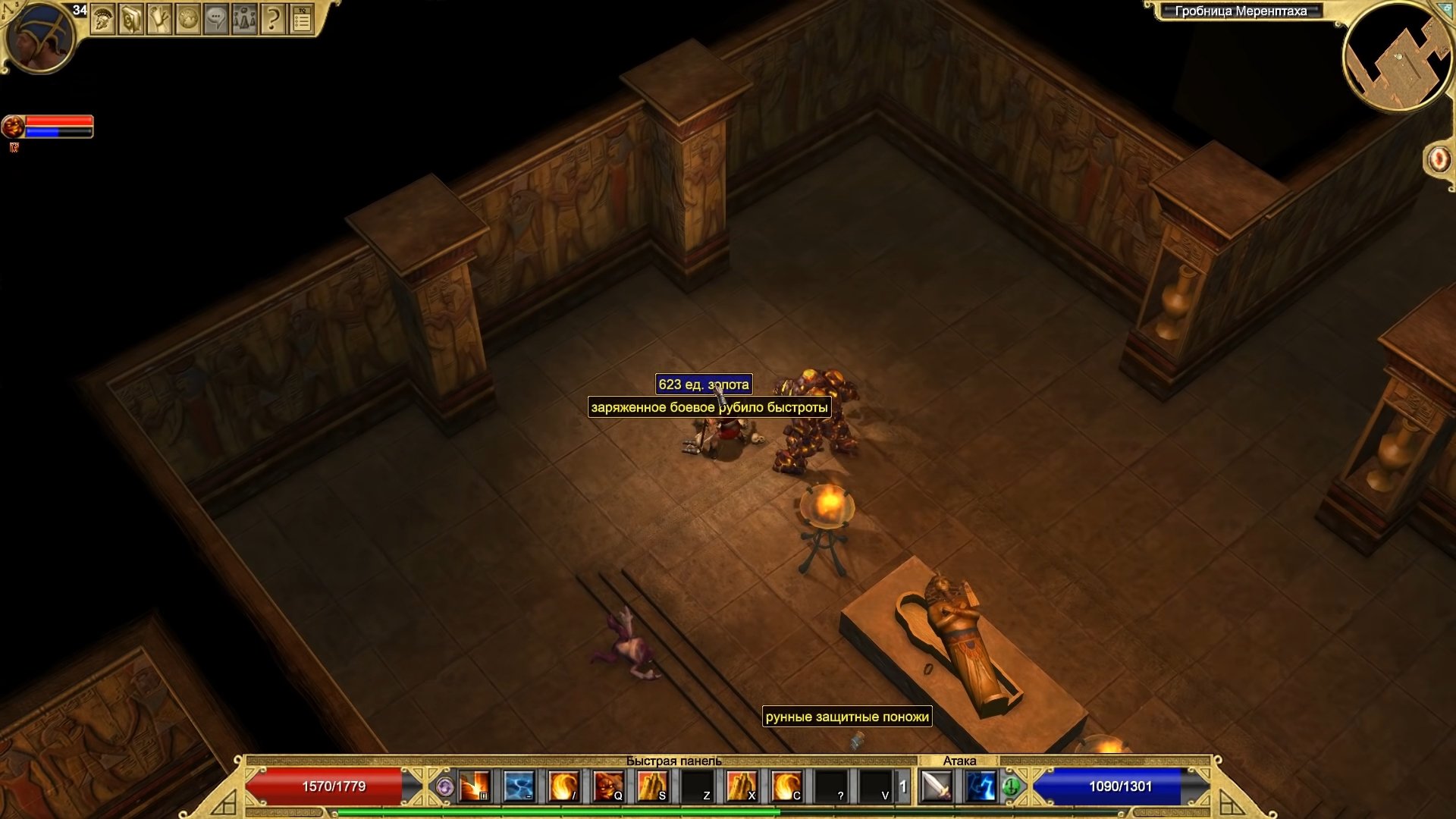Open the party members icon
Viewport: 1456px width, 819px height.
coord(244,20)
